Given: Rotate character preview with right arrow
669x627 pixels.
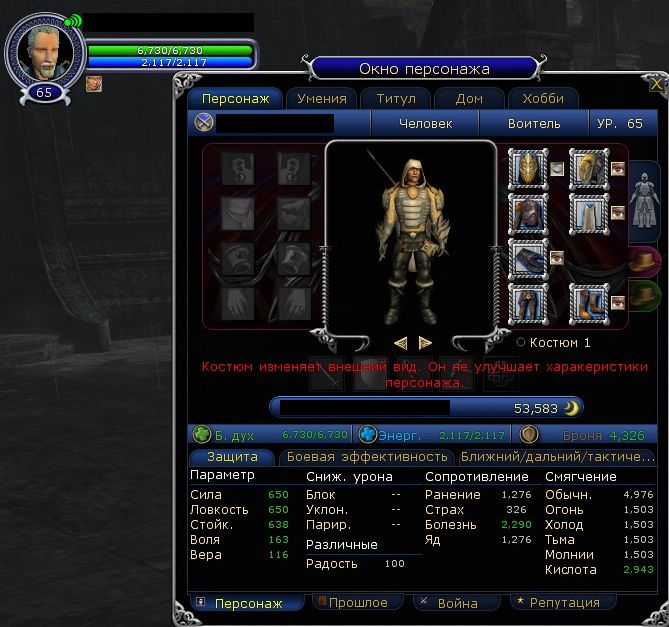Looking at the screenshot, I should coord(425,342).
